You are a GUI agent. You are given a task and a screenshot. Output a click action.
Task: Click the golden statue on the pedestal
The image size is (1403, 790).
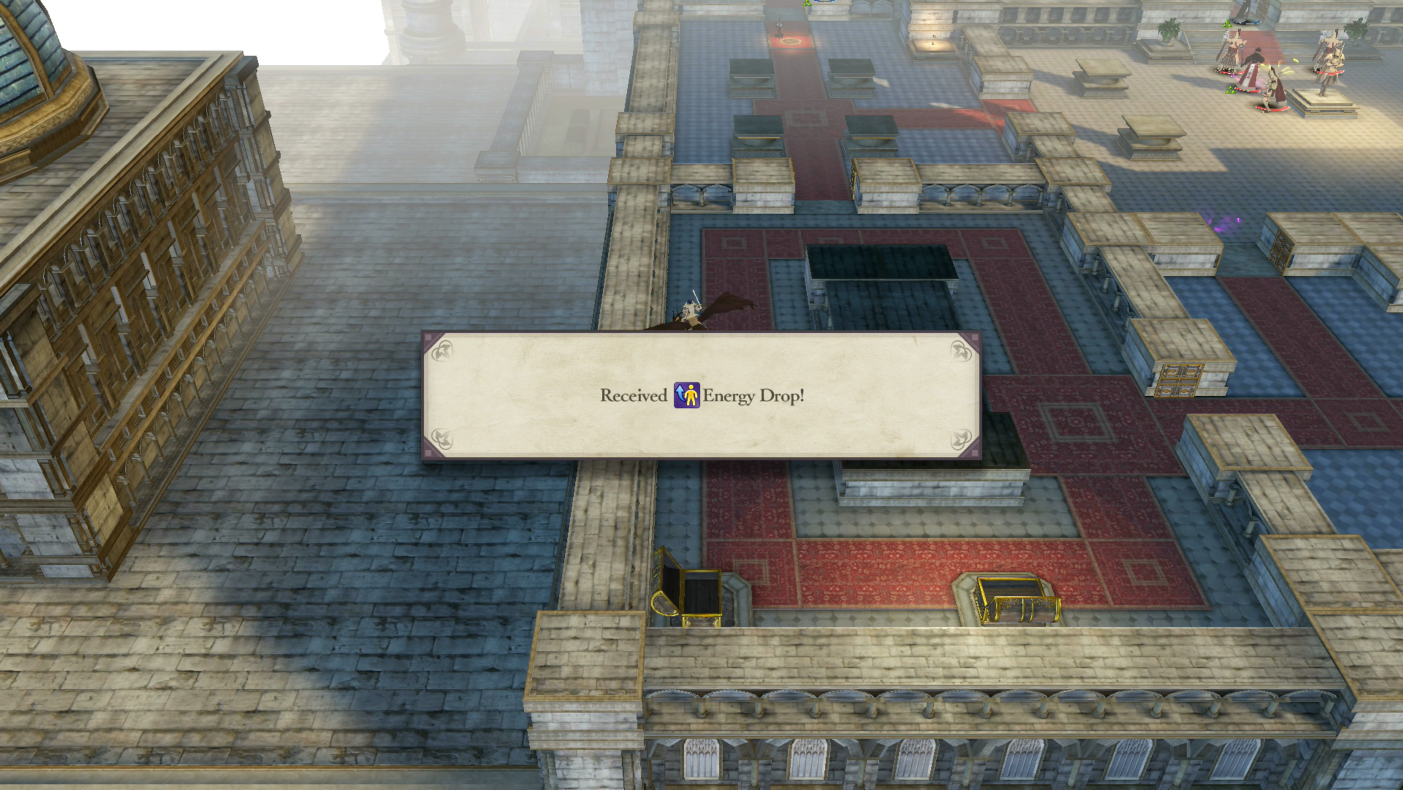[x=1328, y=75]
